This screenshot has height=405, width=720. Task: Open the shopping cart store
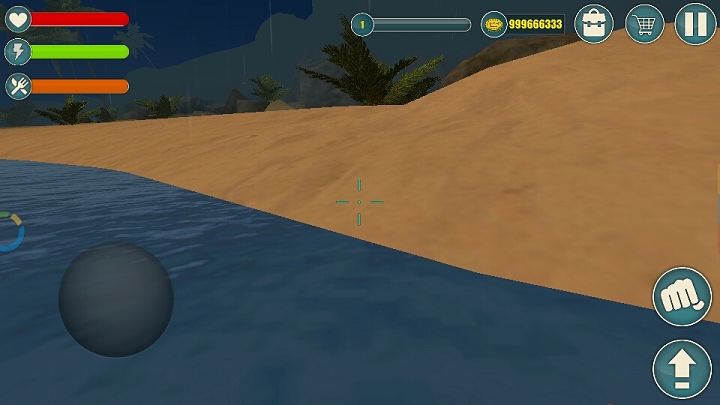[645, 24]
